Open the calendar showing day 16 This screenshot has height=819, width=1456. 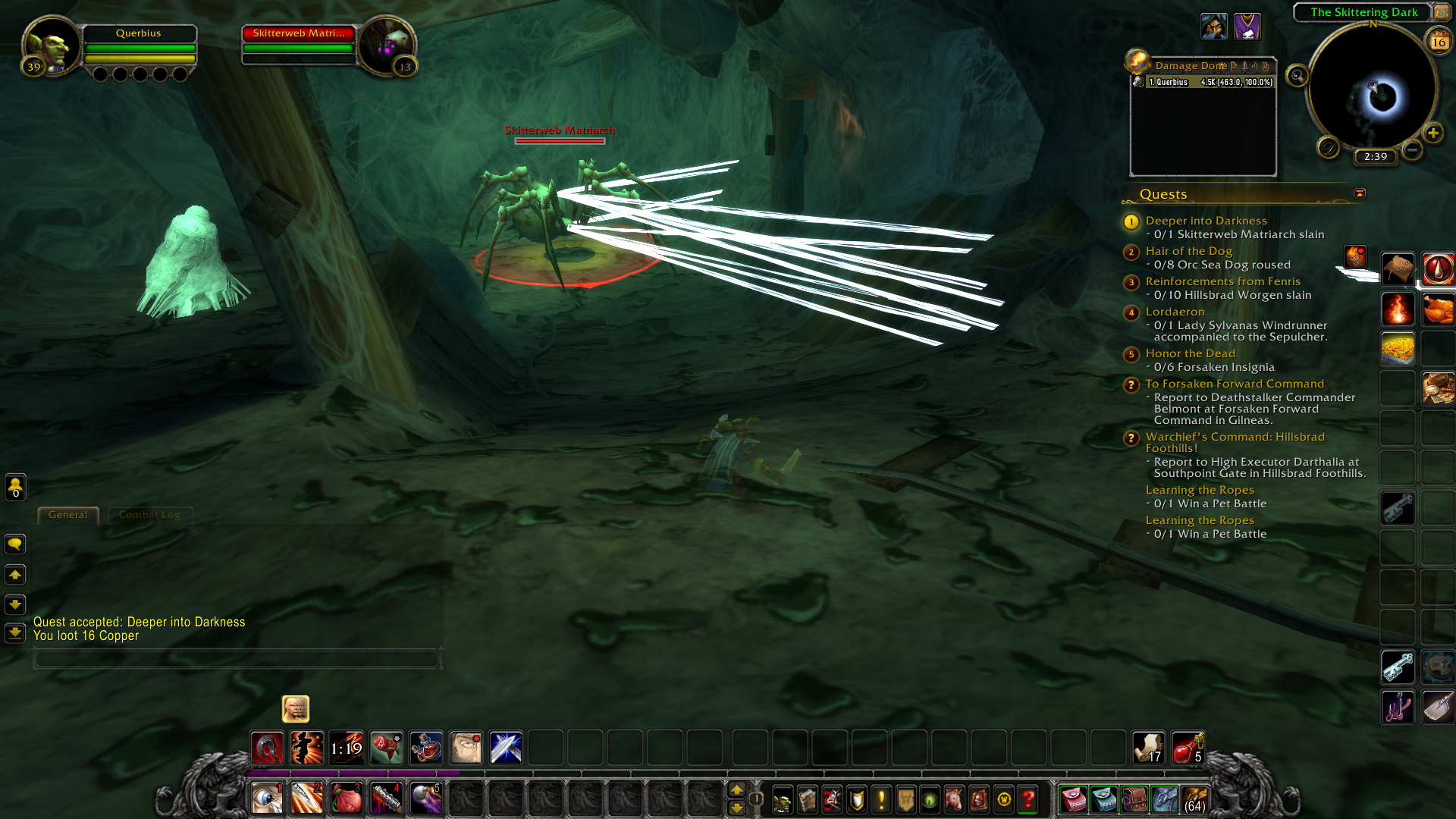(1439, 42)
